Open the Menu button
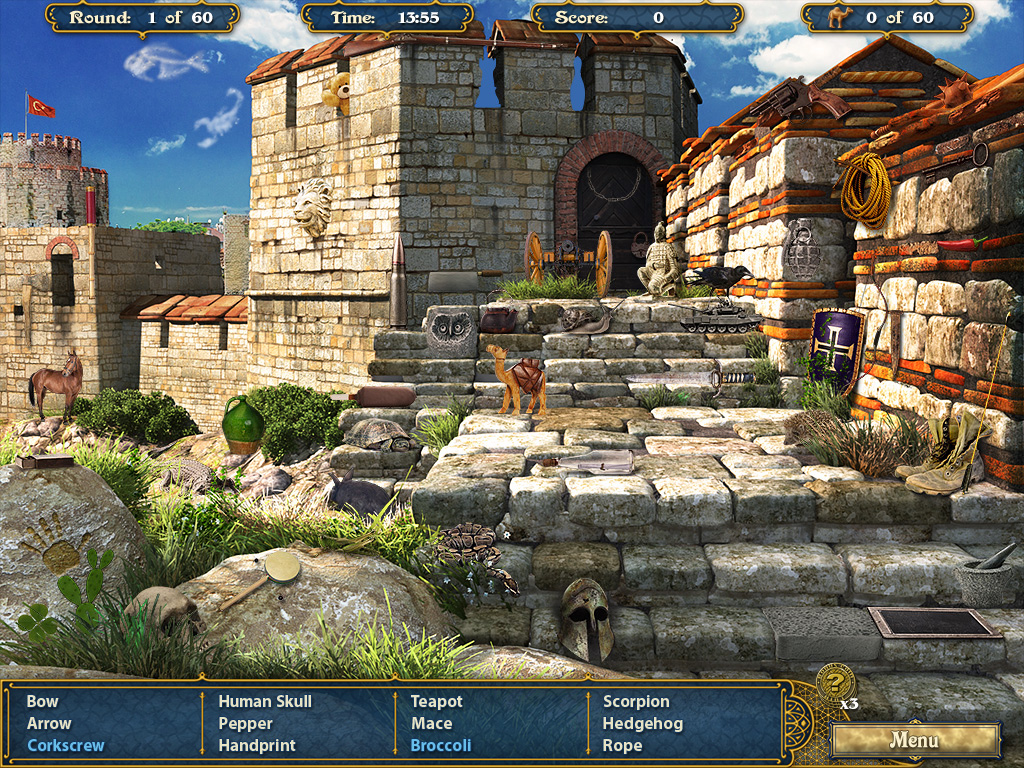The height and width of the screenshot is (768, 1024). [915, 741]
